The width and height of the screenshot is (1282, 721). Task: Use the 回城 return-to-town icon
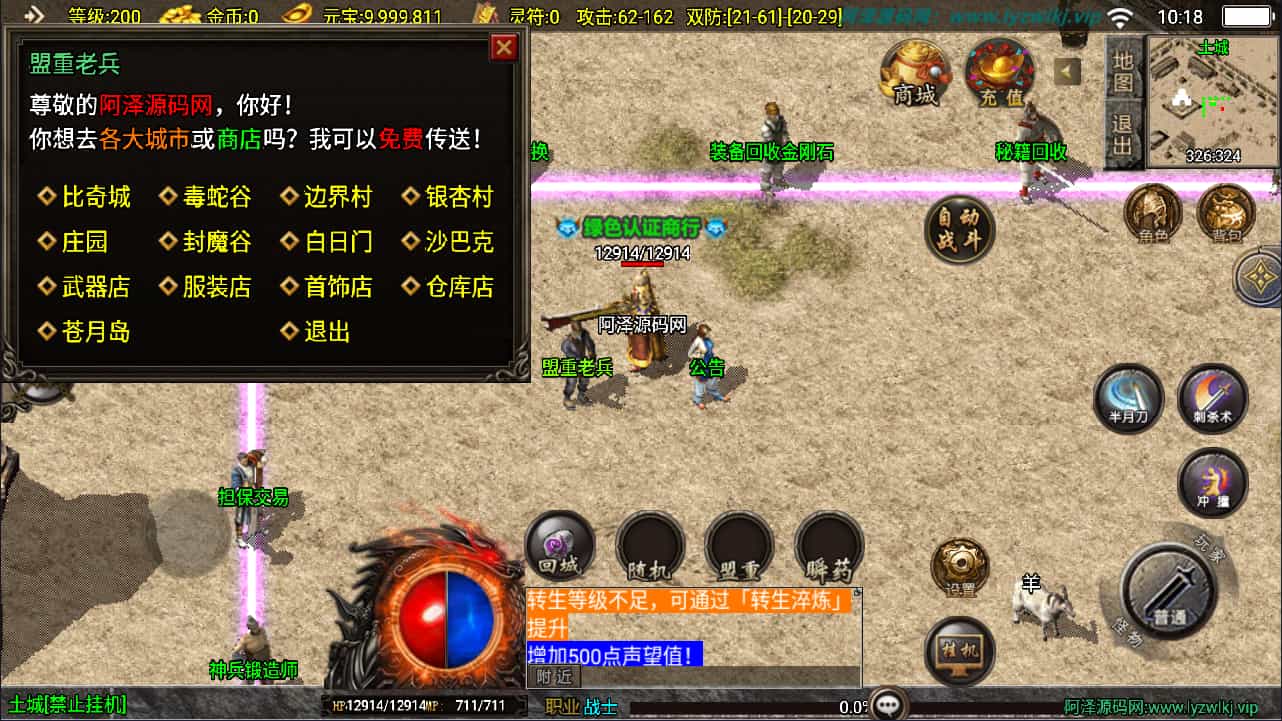pos(559,546)
